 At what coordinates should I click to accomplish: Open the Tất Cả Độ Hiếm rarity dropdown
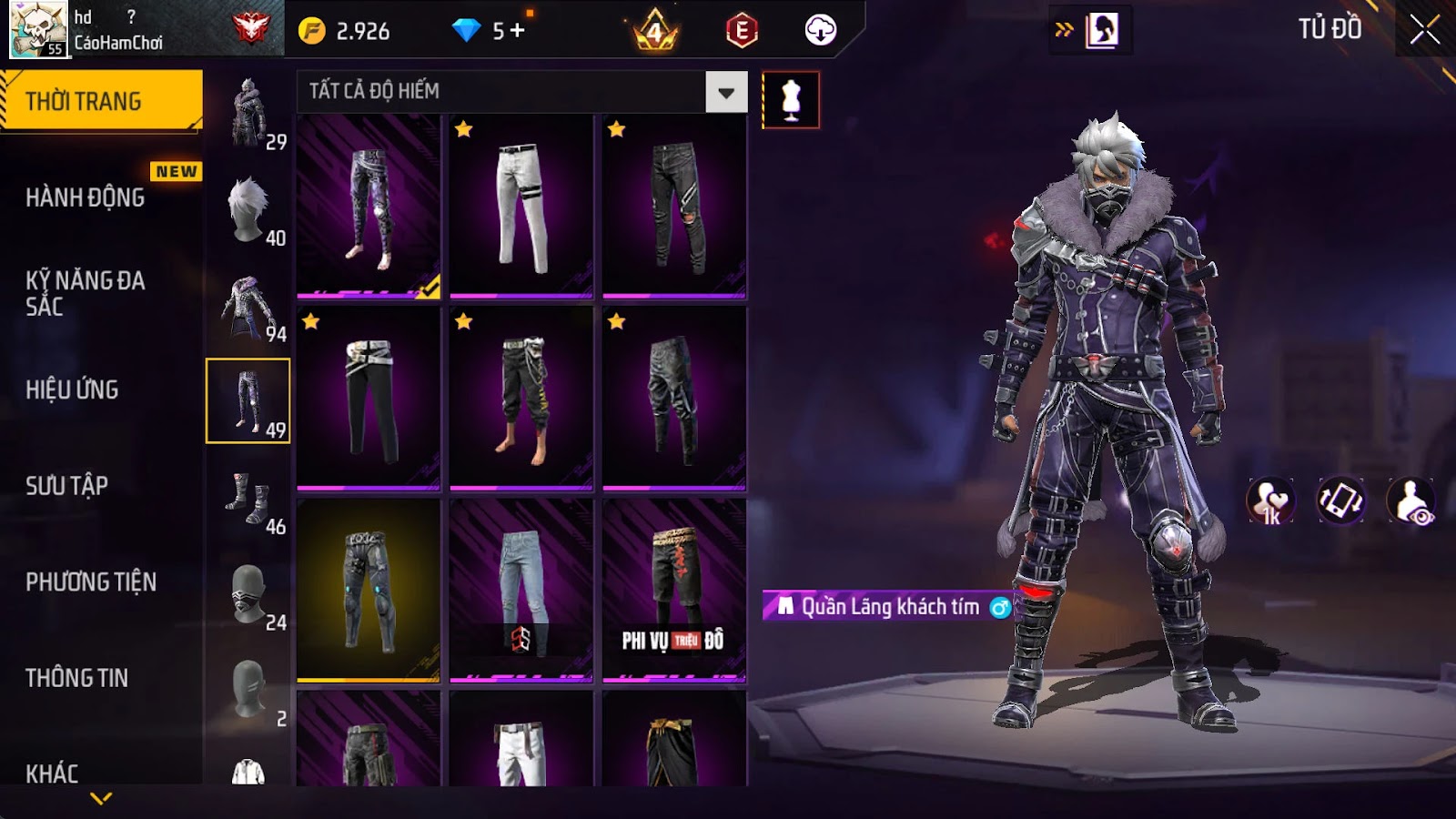(725, 92)
